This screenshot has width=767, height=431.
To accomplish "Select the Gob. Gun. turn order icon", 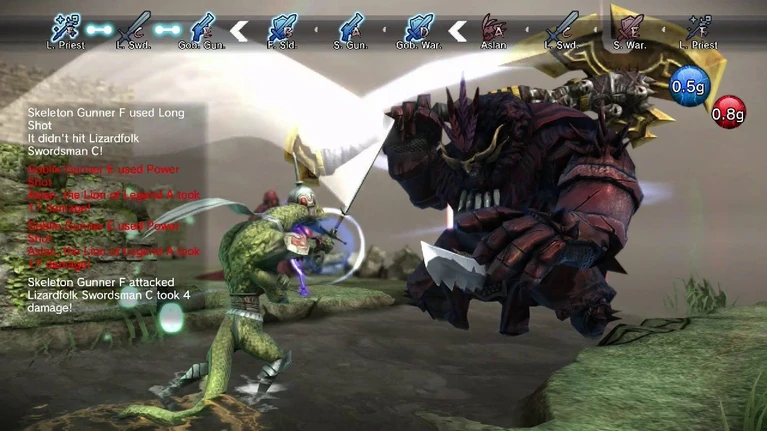I will point(202,27).
